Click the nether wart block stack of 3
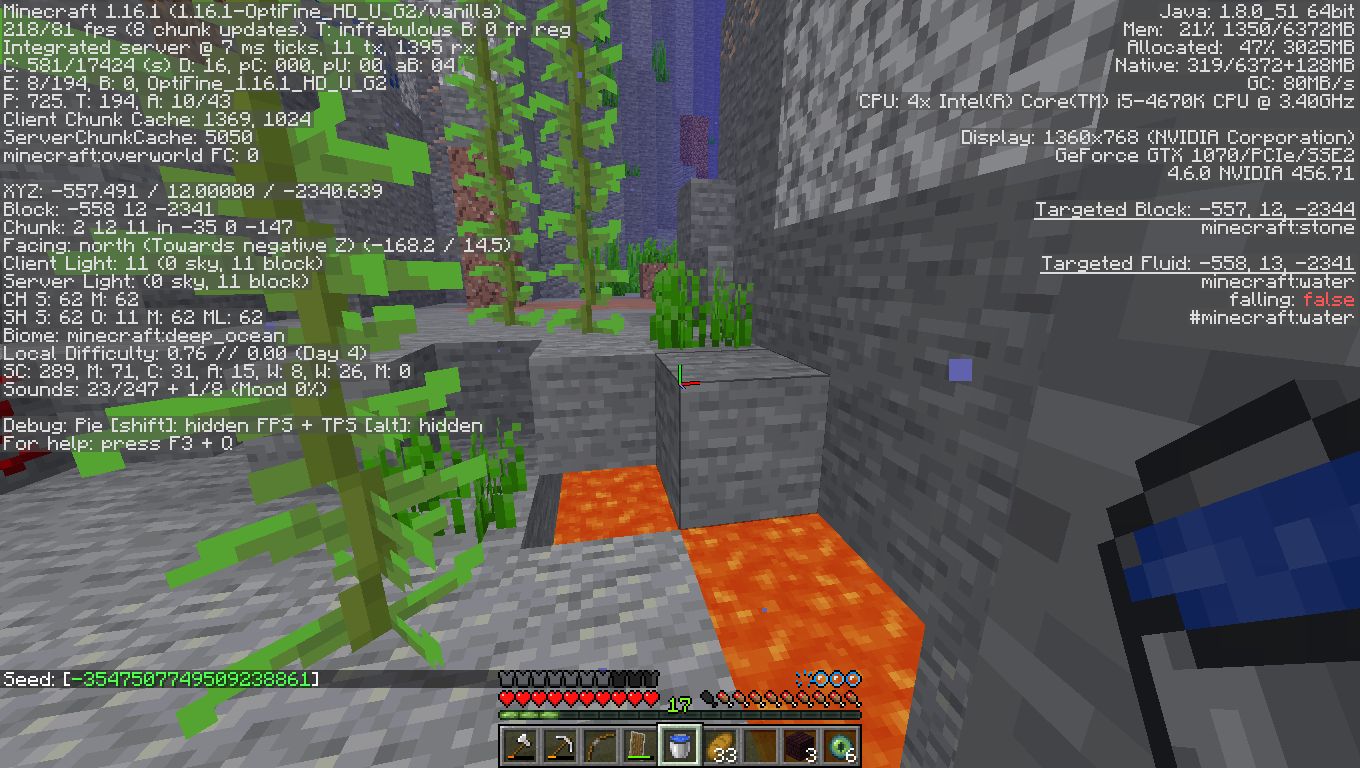This screenshot has width=1360, height=768. tap(800, 745)
